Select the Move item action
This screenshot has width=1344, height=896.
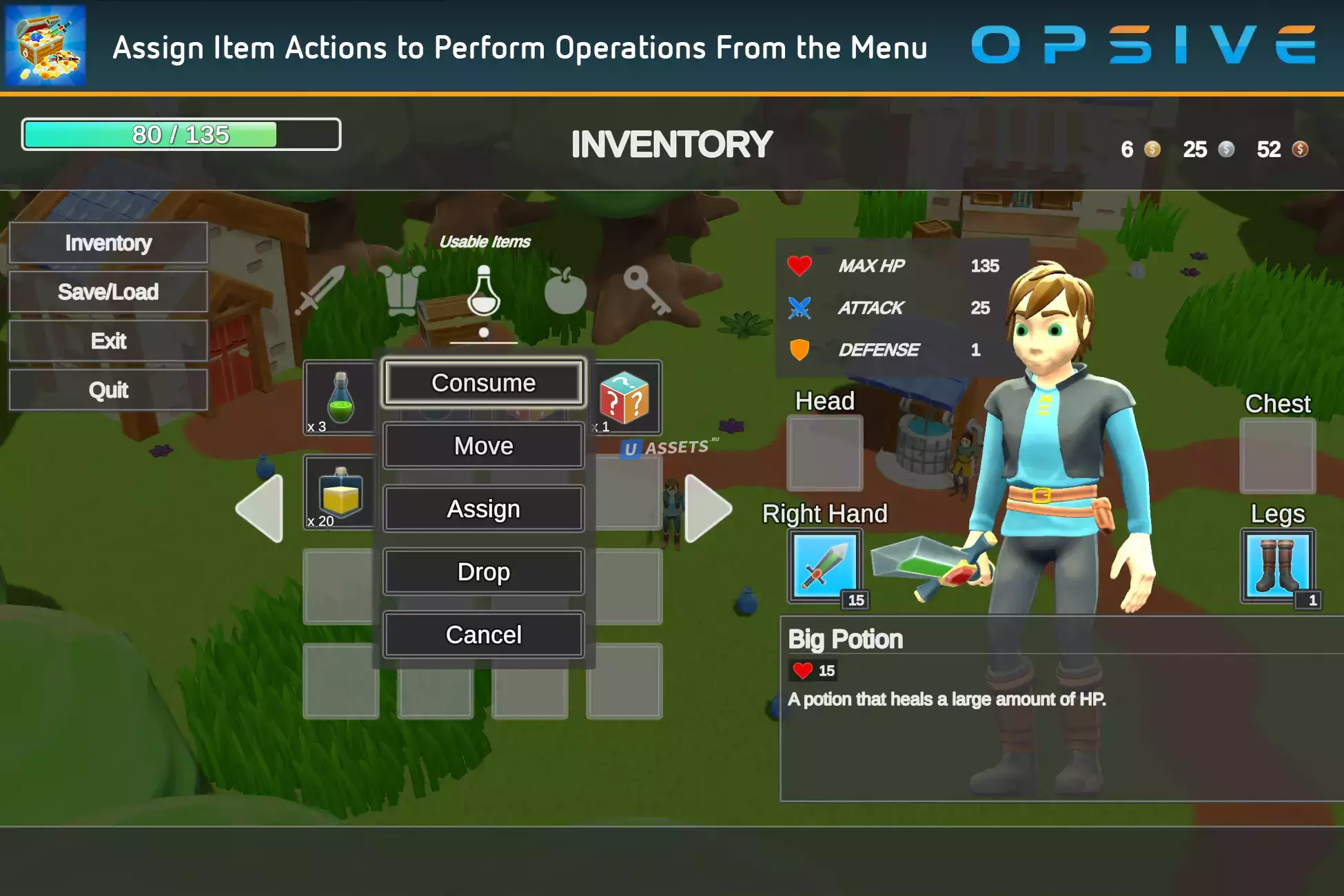click(483, 446)
